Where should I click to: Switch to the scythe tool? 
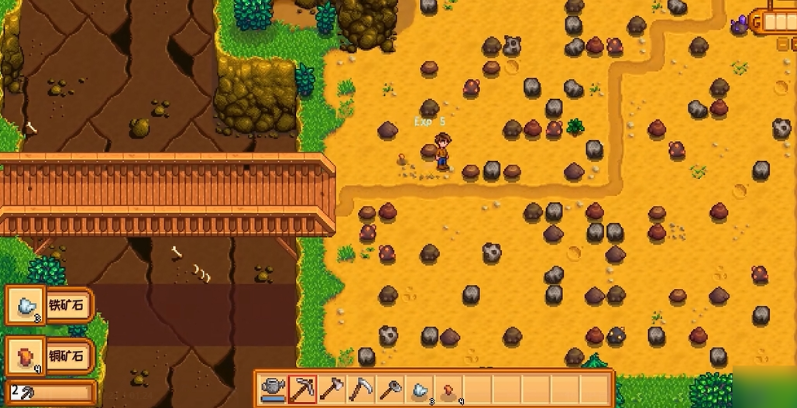(x=361, y=388)
